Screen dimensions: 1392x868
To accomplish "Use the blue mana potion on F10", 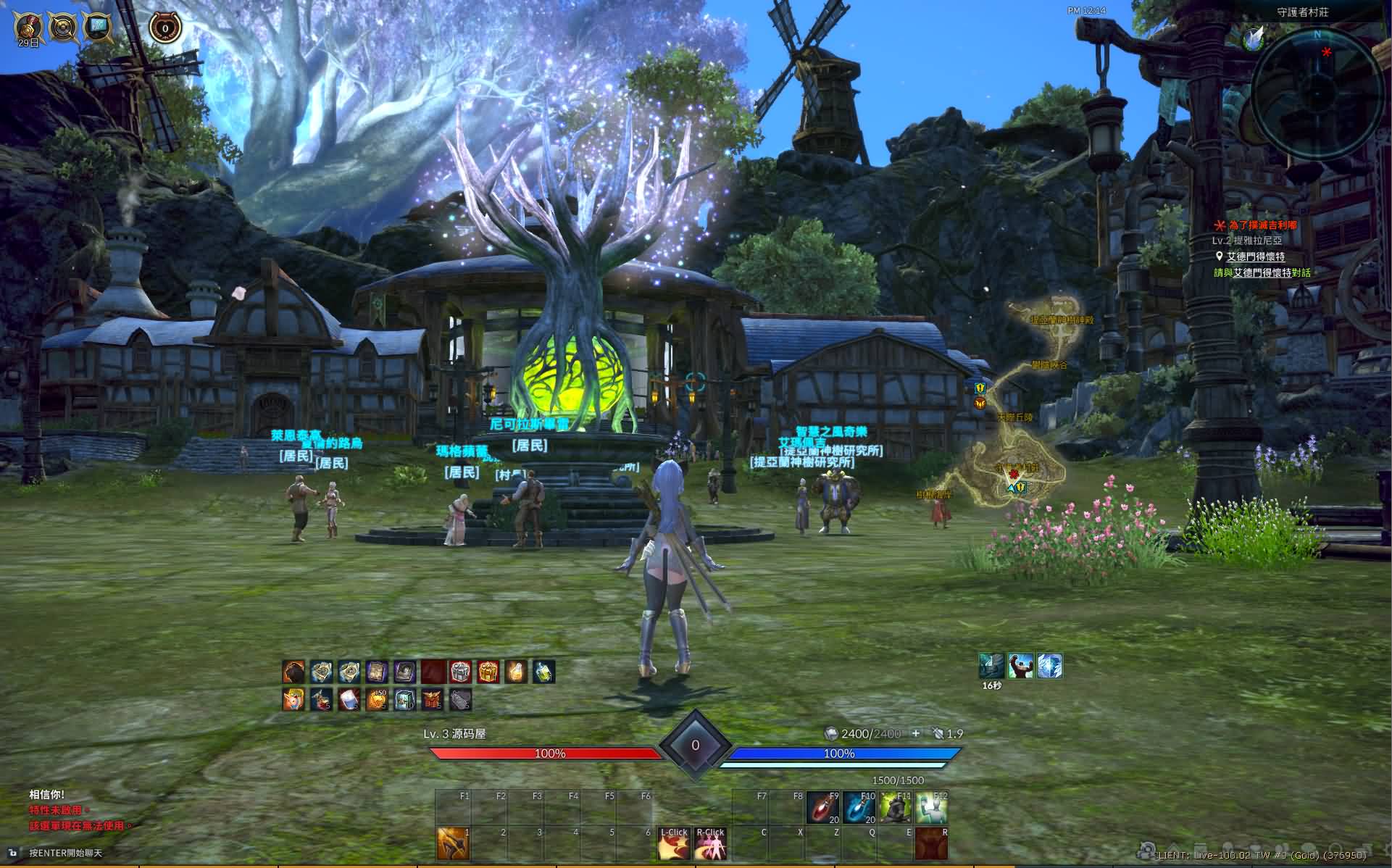I will [x=859, y=808].
